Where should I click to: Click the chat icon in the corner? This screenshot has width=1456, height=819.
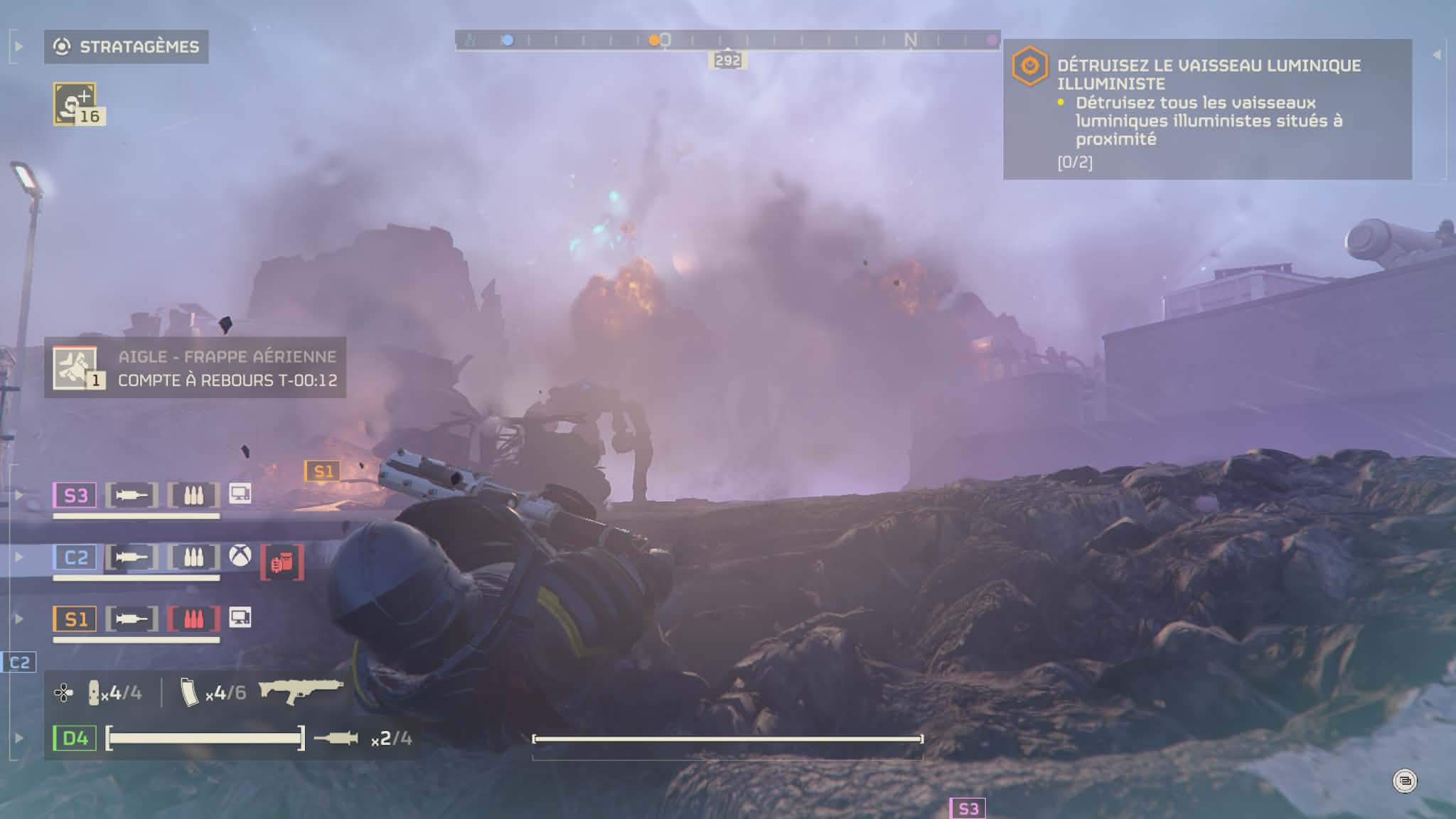pos(1404,781)
